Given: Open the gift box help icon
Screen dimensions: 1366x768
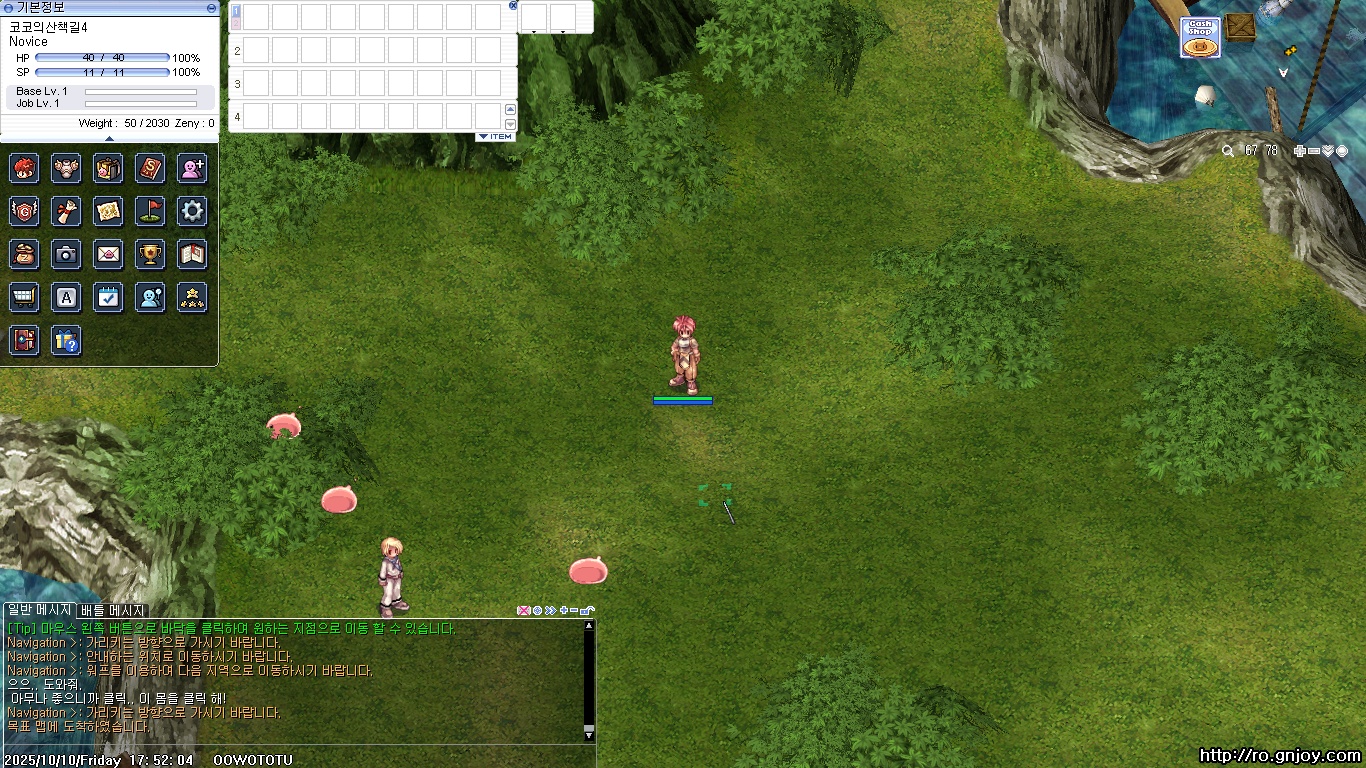Looking at the screenshot, I should [x=66, y=341].
